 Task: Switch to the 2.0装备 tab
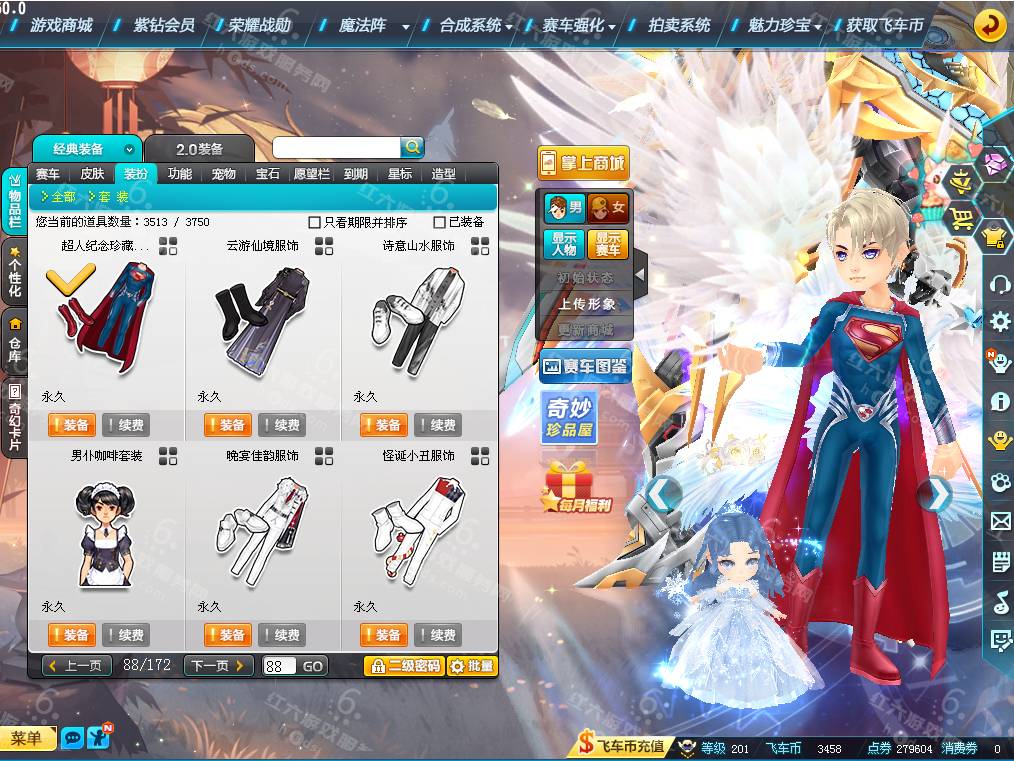pyautogui.click(x=199, y=149)
